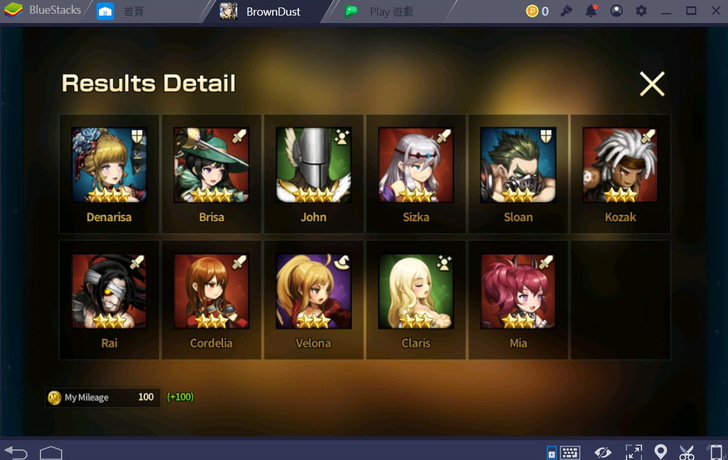Select the Denarisa hero portrait
This screenshot has height=460, width=728.
tap(109, 165)
